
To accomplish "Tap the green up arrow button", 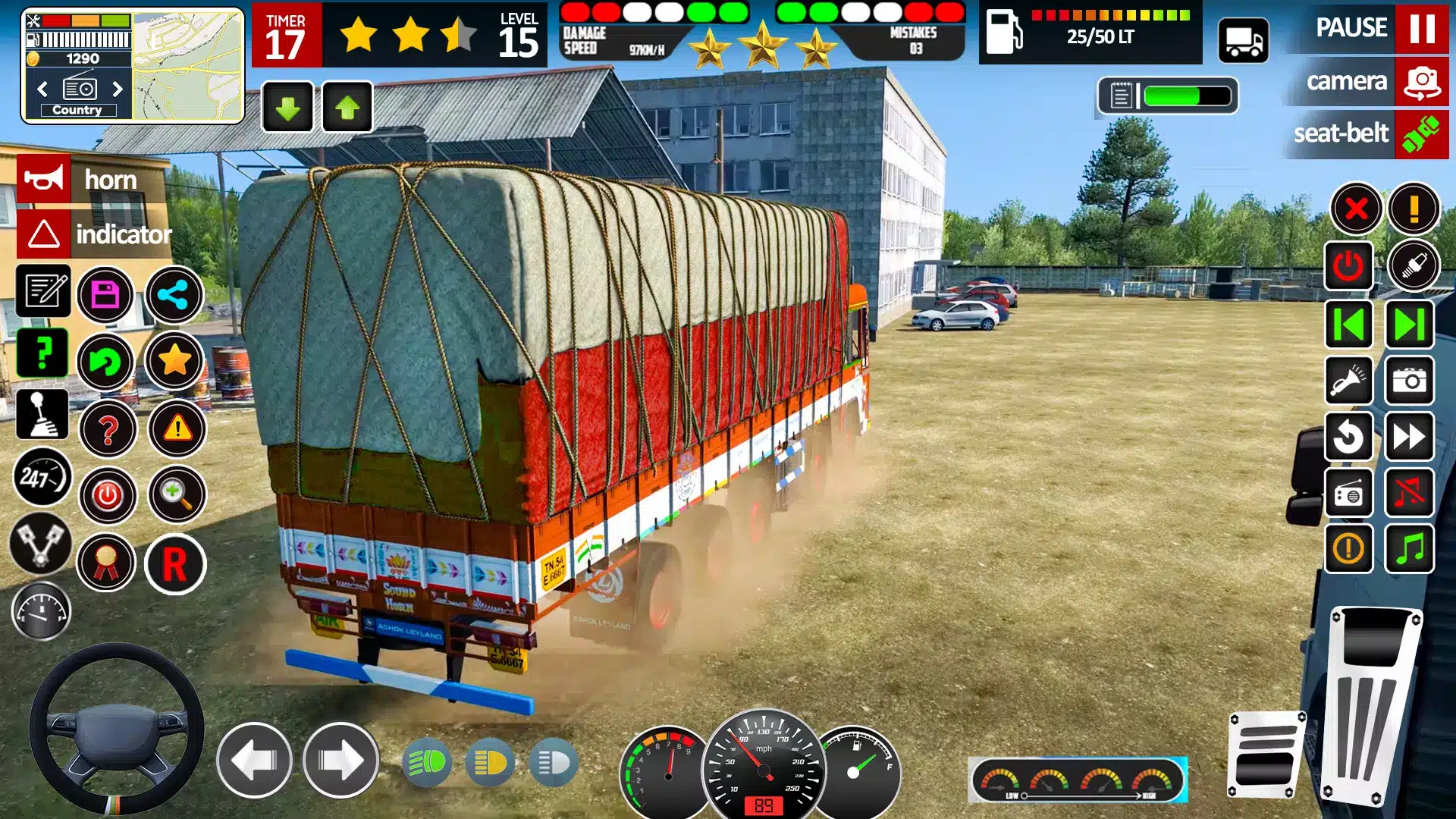I will [x=347, y=108].
